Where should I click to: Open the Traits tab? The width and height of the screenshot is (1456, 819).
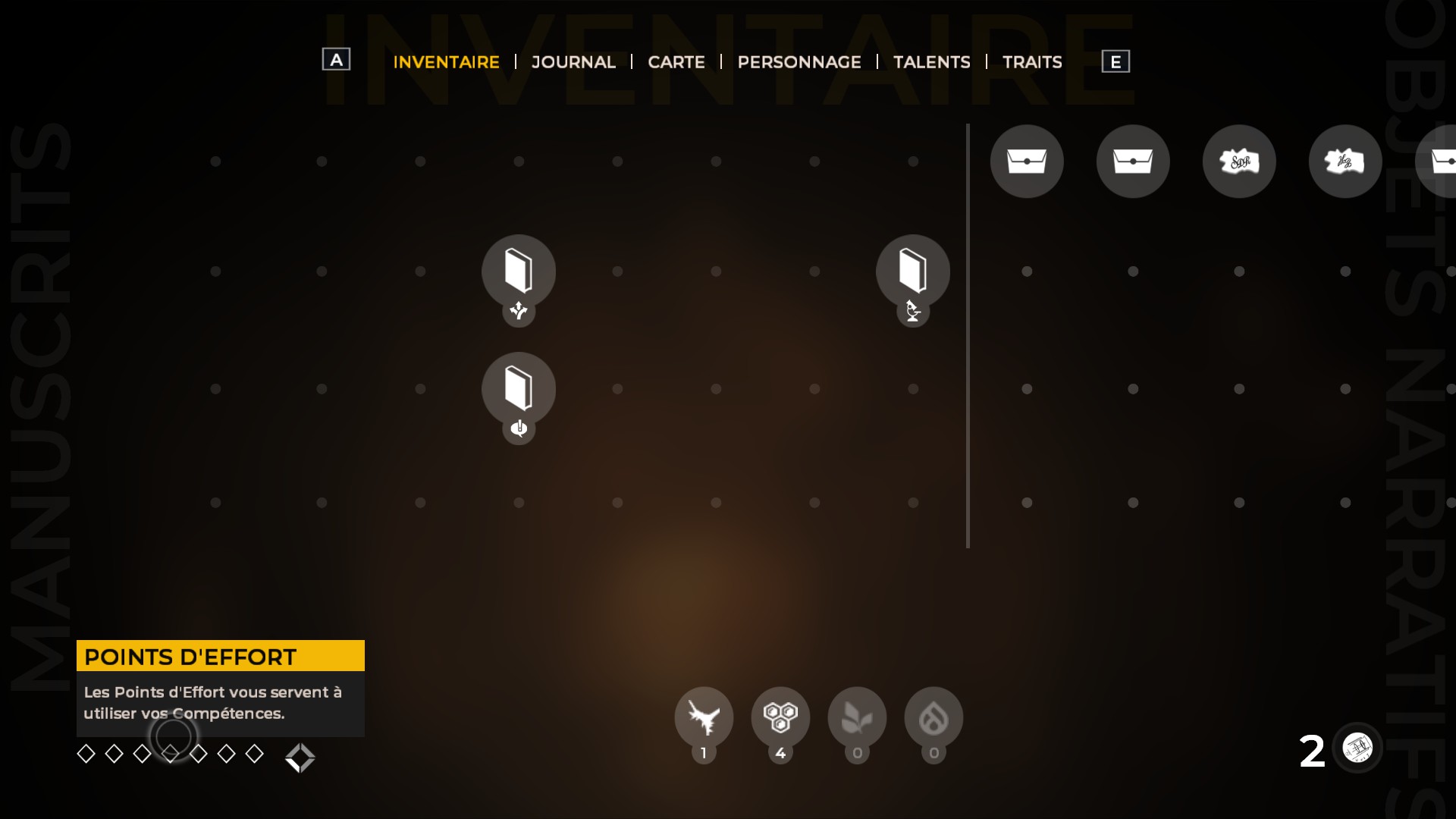pos(1031,62)
